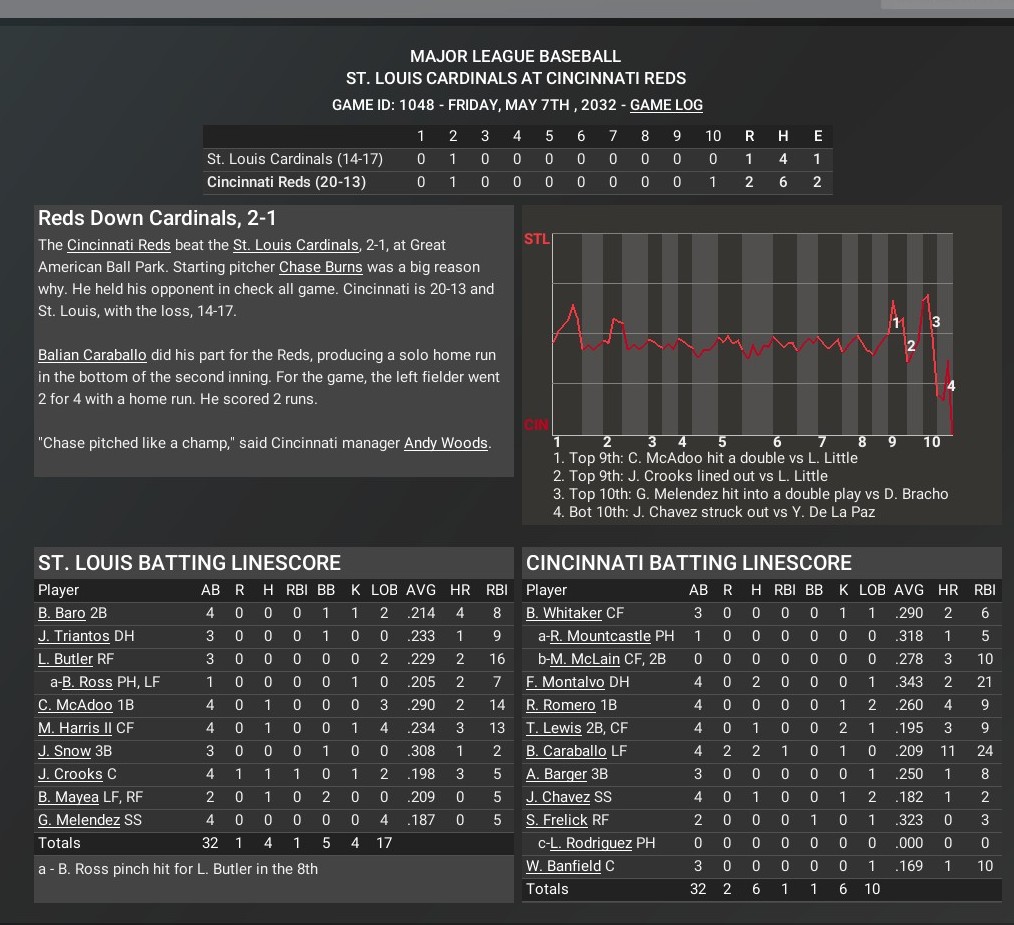Open J. Triantos player profile
Viewport: 1014px width, 925px height.
(x=72, y=636)
